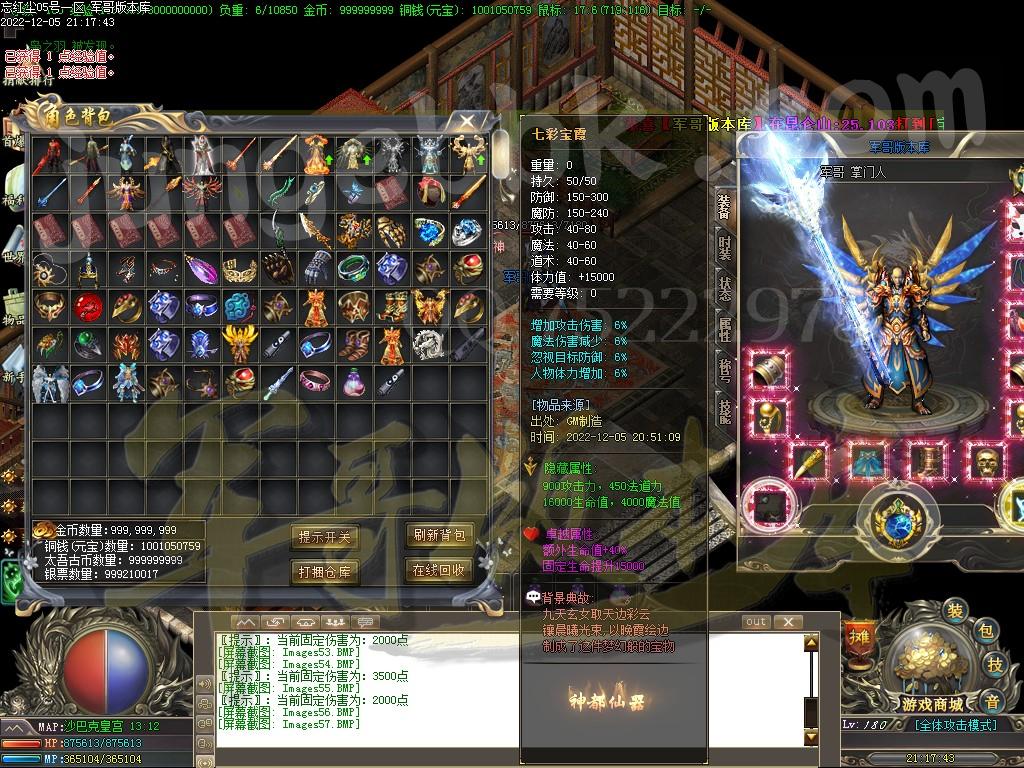
Task: Click the 提示开关 hint toggle button
Action: (x=325, y=537)
